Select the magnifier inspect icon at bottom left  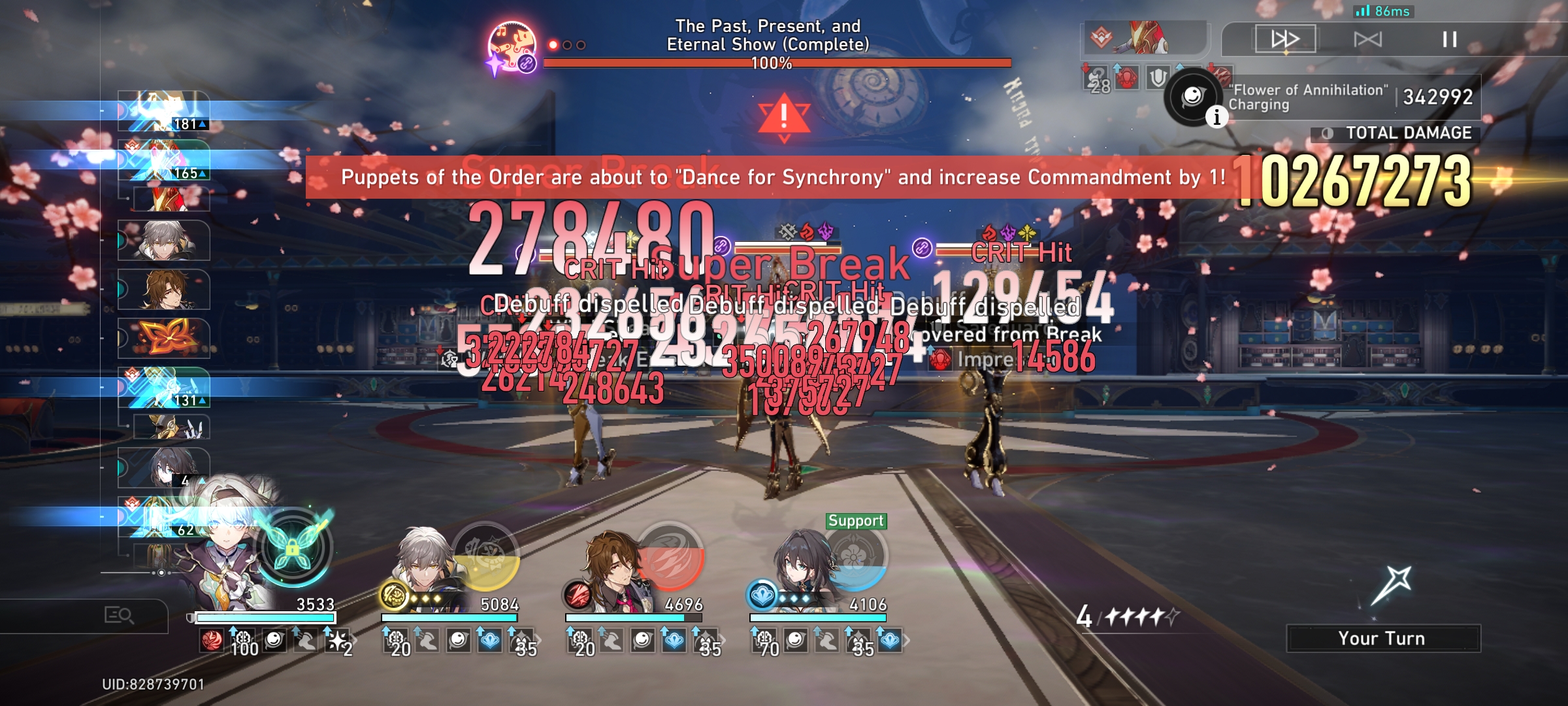pos(119,615)
